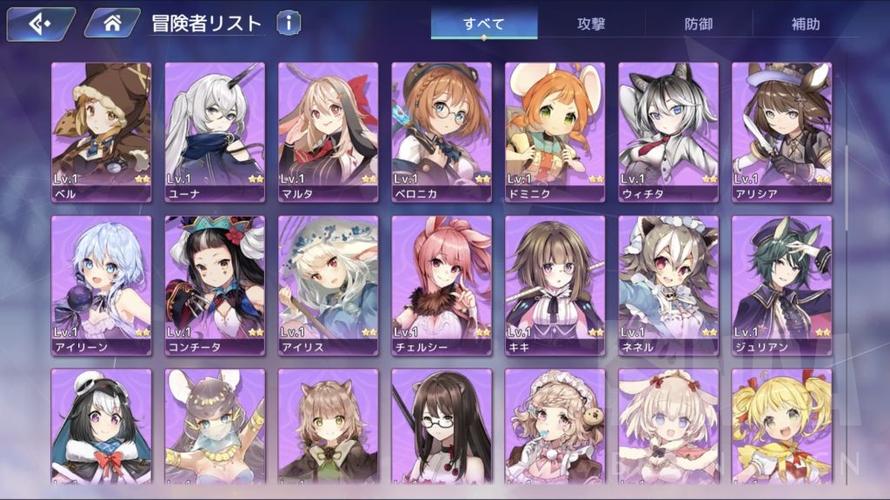Select the ジュリアン character card
The height and width of the screenshot is (500, 890).
pyautogui.click(x=781, y=285)
